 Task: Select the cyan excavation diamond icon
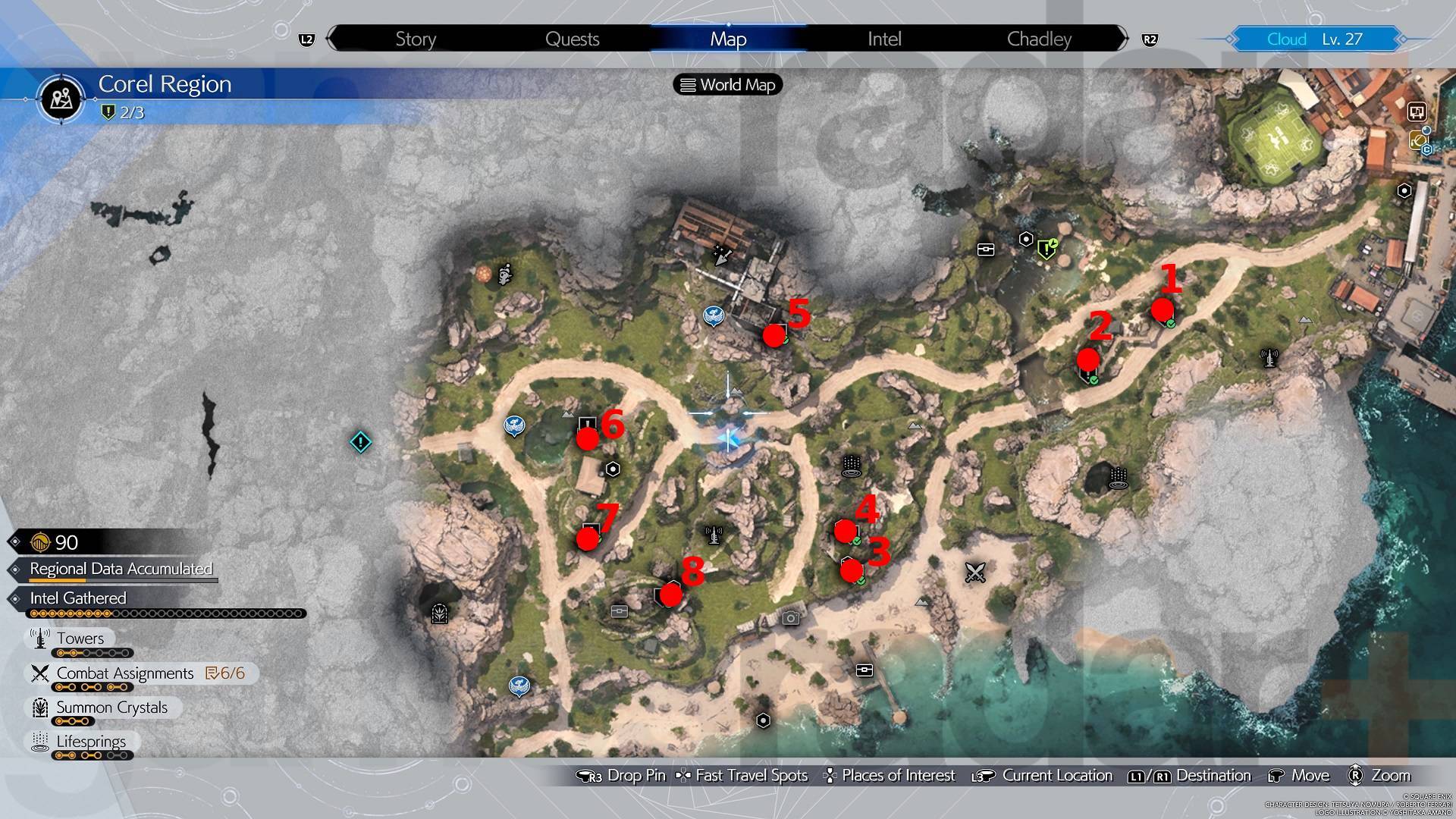(361, 442)
